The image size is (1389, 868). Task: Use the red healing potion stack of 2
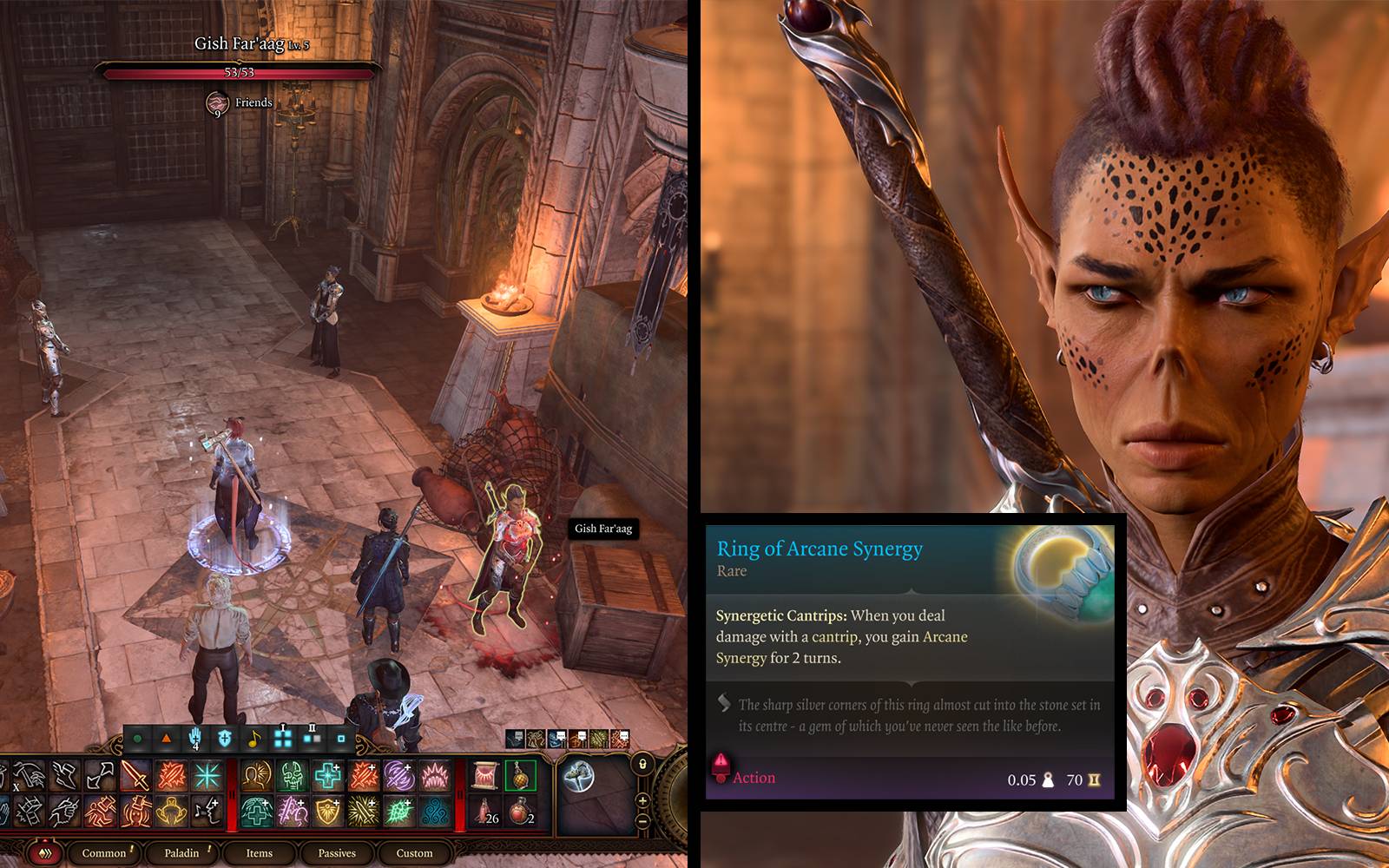[520, 812]
